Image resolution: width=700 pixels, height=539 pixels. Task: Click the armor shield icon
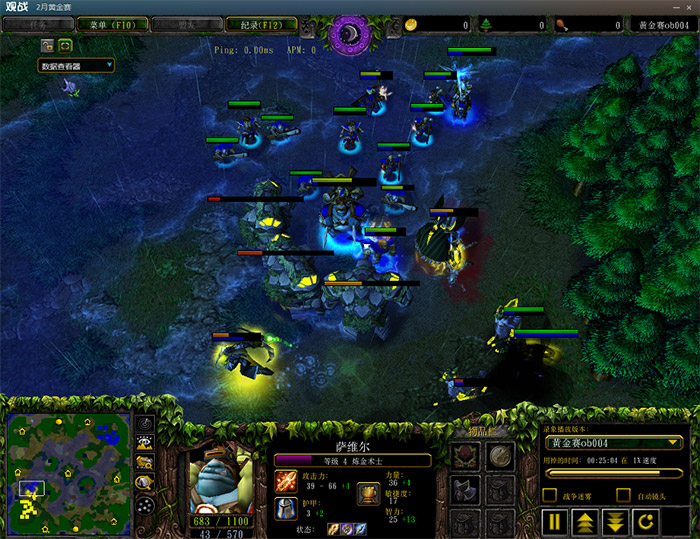coord(286,509)
